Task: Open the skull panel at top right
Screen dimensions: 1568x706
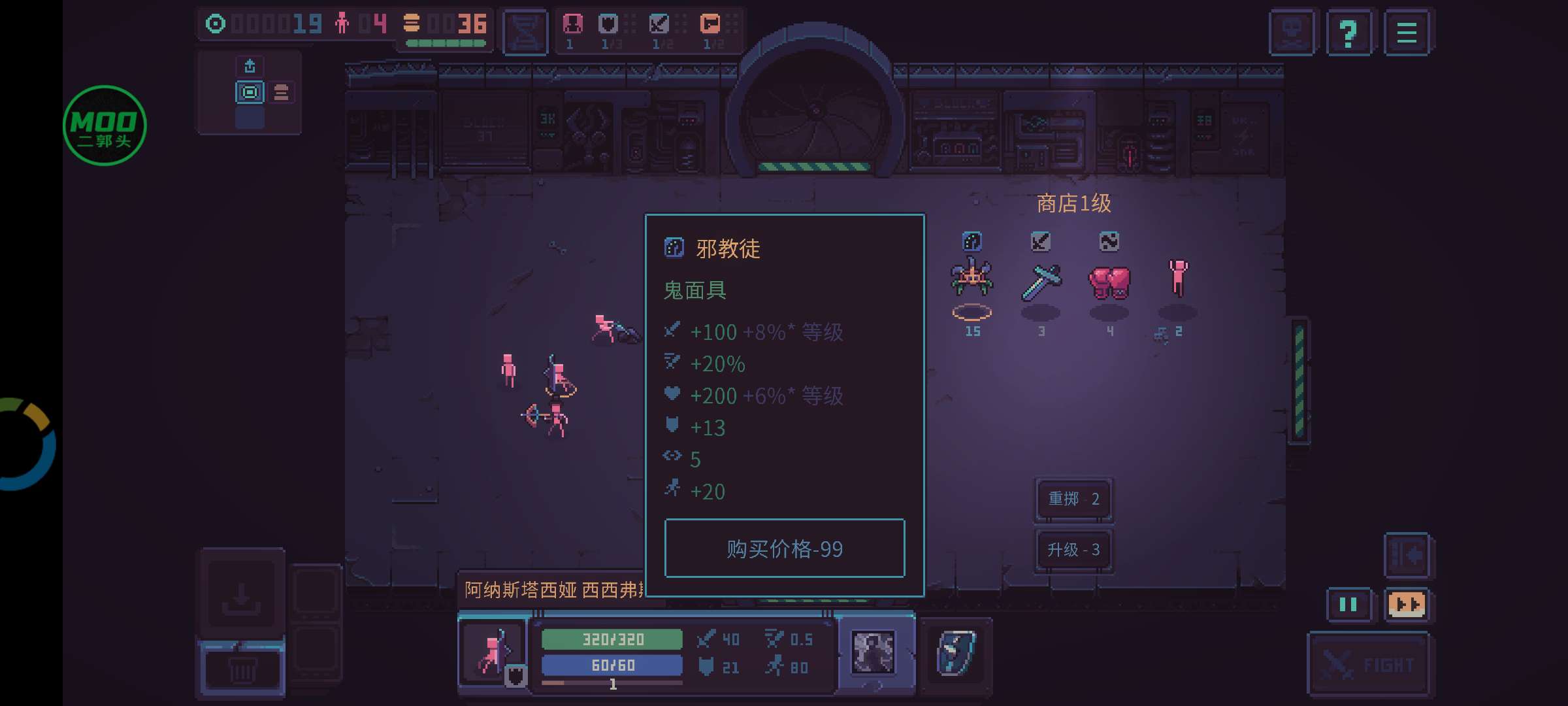Action: (1292, 33)
